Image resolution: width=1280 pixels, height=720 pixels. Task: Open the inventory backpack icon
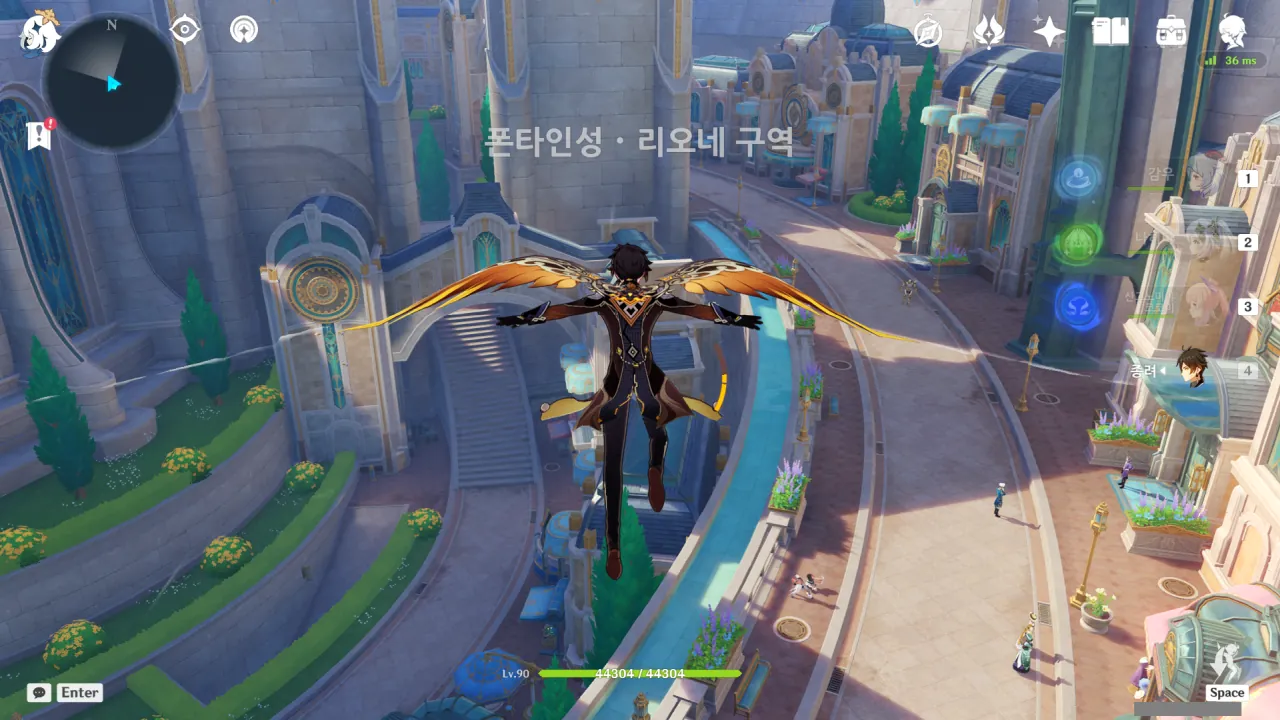pyautogui.click(x=1171, y=32)
